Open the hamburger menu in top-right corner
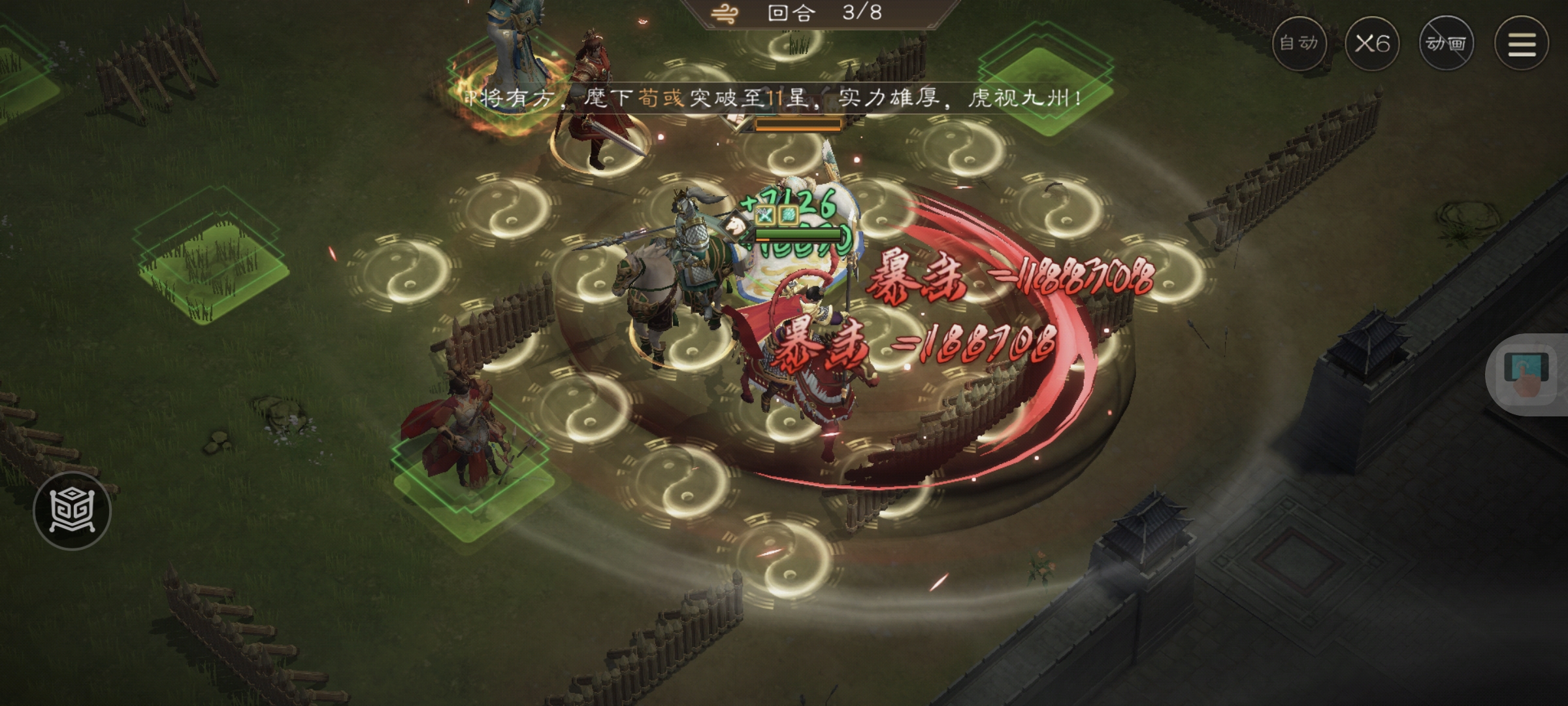This screenshot has height=706, width=1568. coord(1521,43)
